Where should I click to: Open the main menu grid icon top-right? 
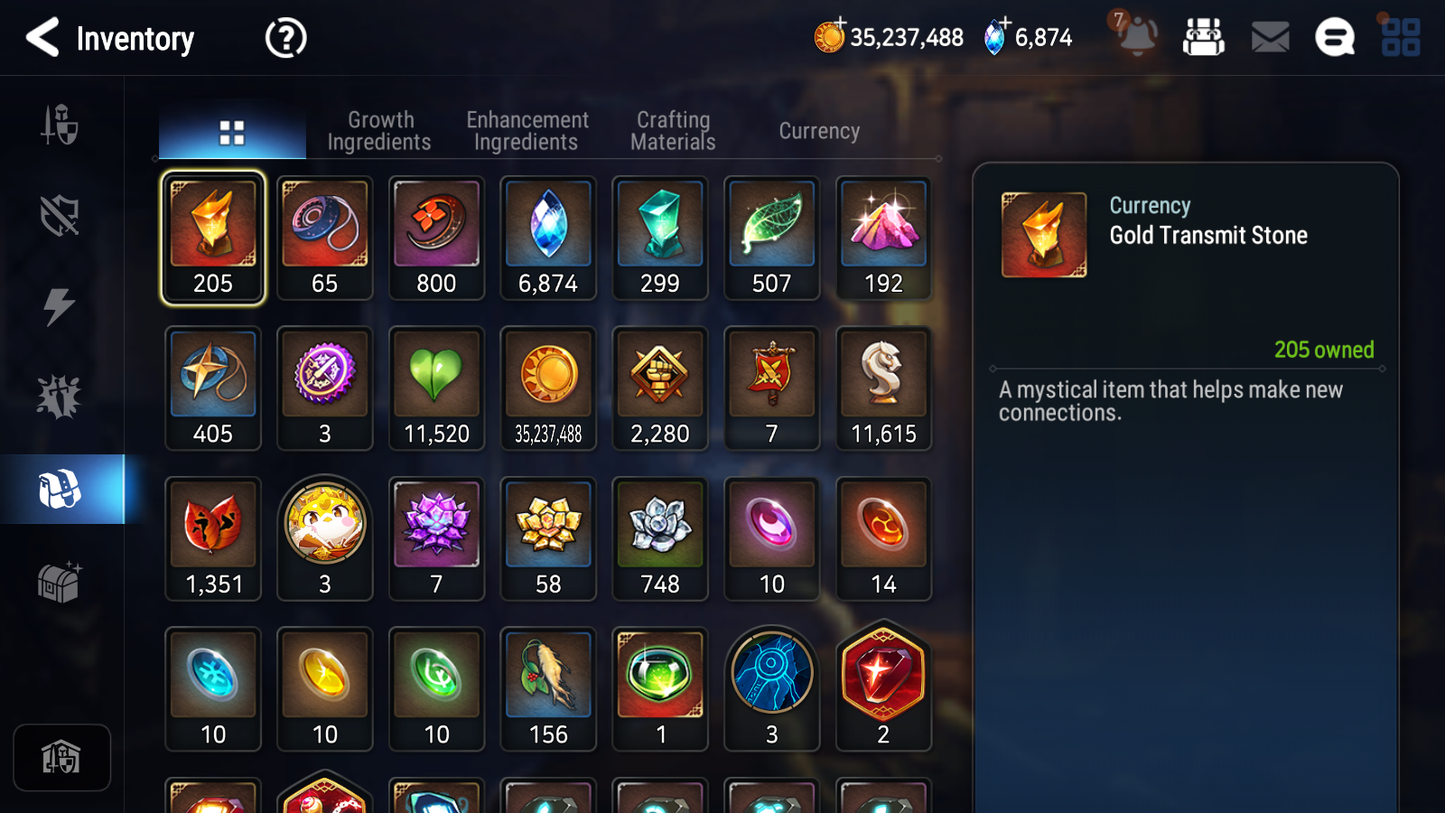(x=1399, y=36)
